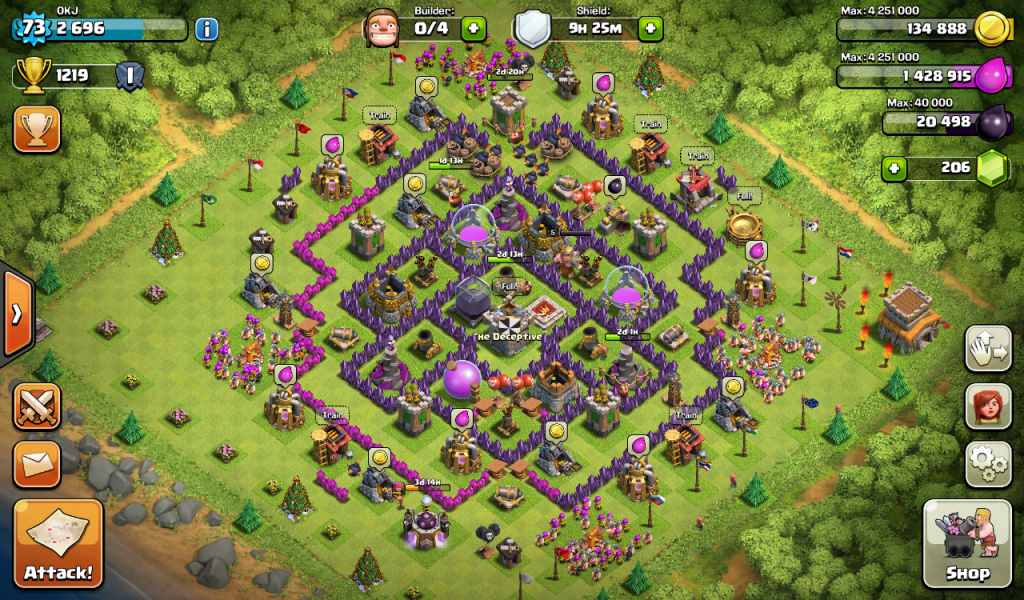
Task: Buy more gems with the green plus
Action: click(895, 167)
